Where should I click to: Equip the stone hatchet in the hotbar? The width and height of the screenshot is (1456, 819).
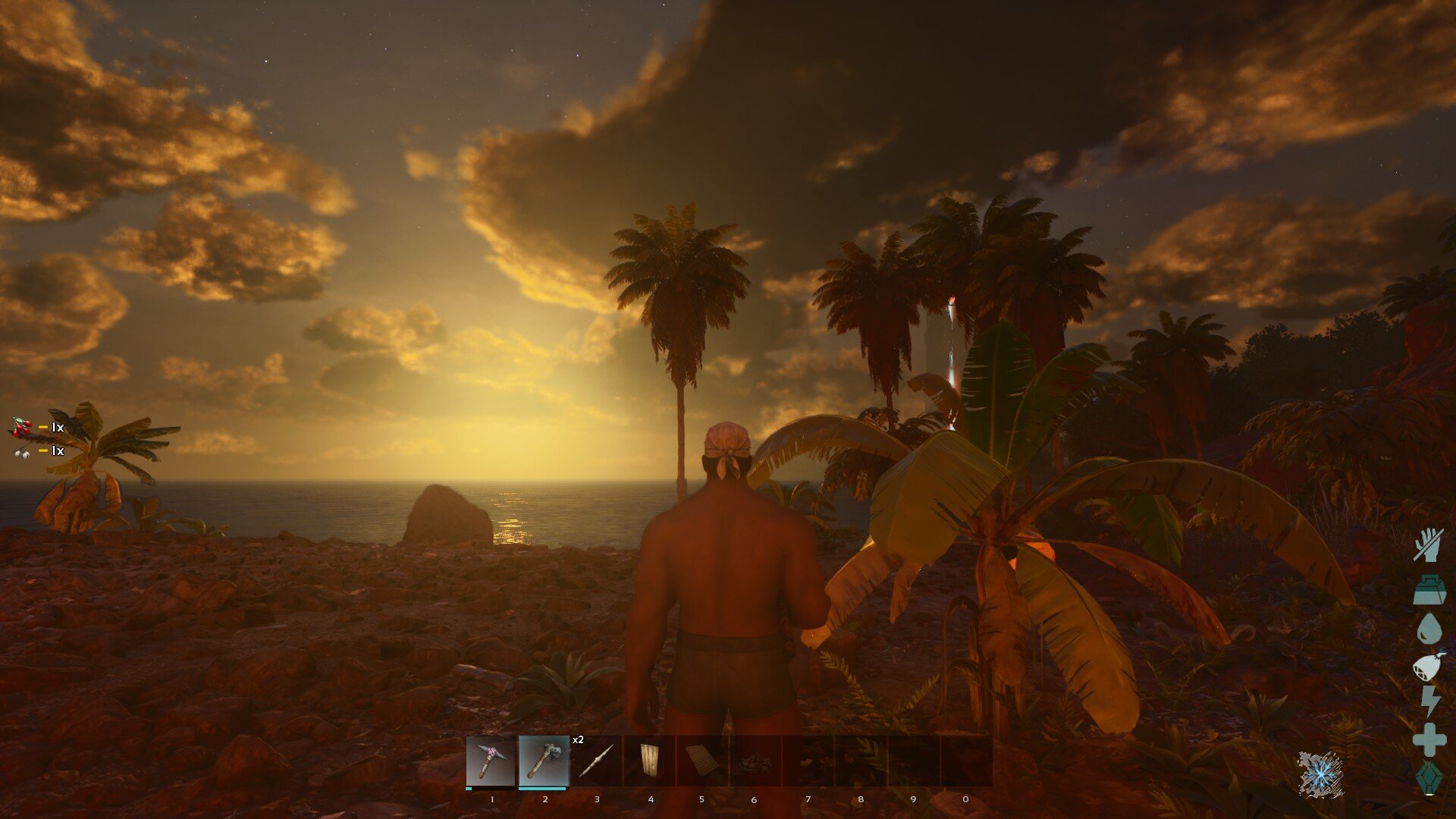[544, 761]
